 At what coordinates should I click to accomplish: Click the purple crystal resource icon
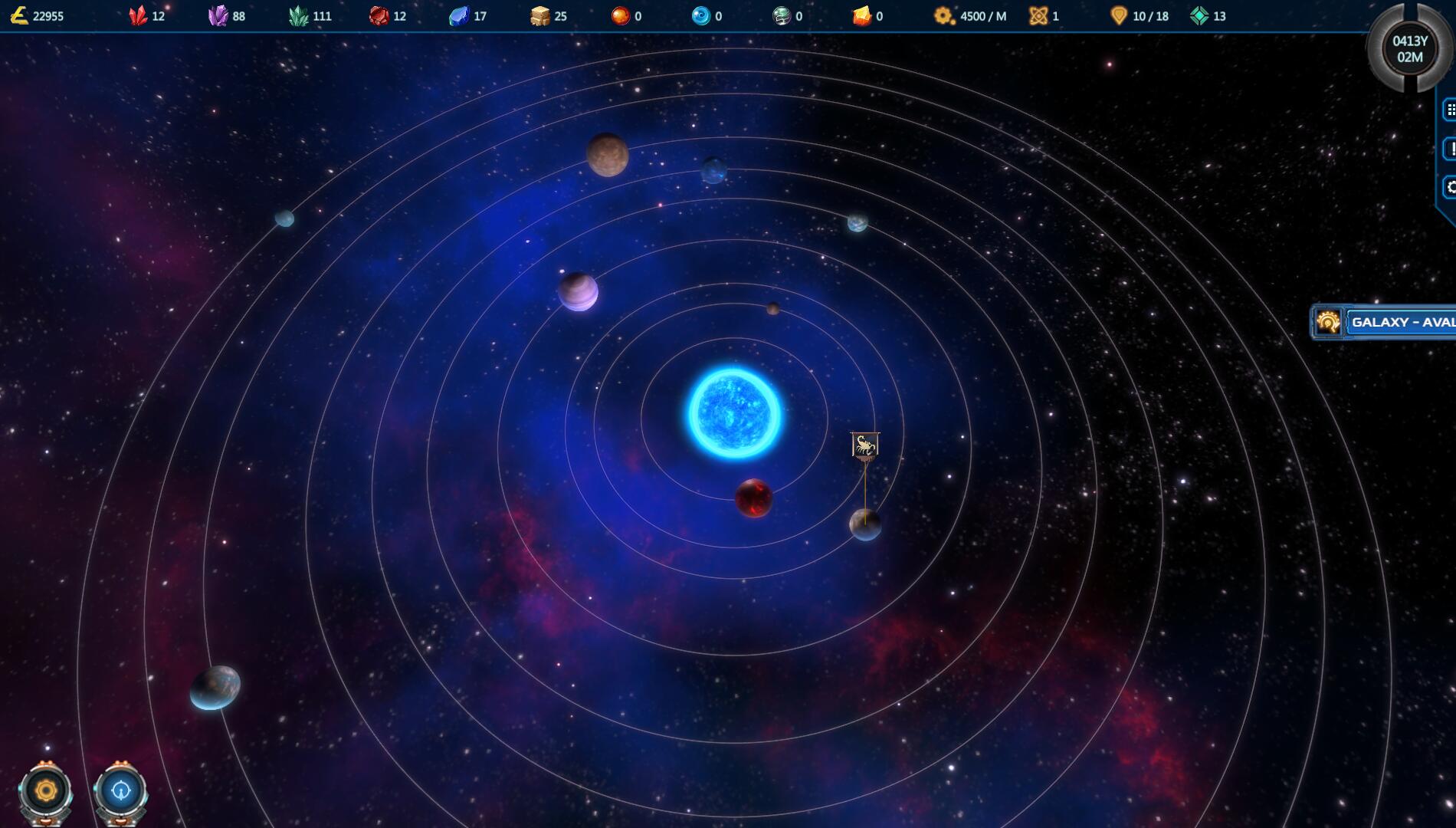[219, 15]
